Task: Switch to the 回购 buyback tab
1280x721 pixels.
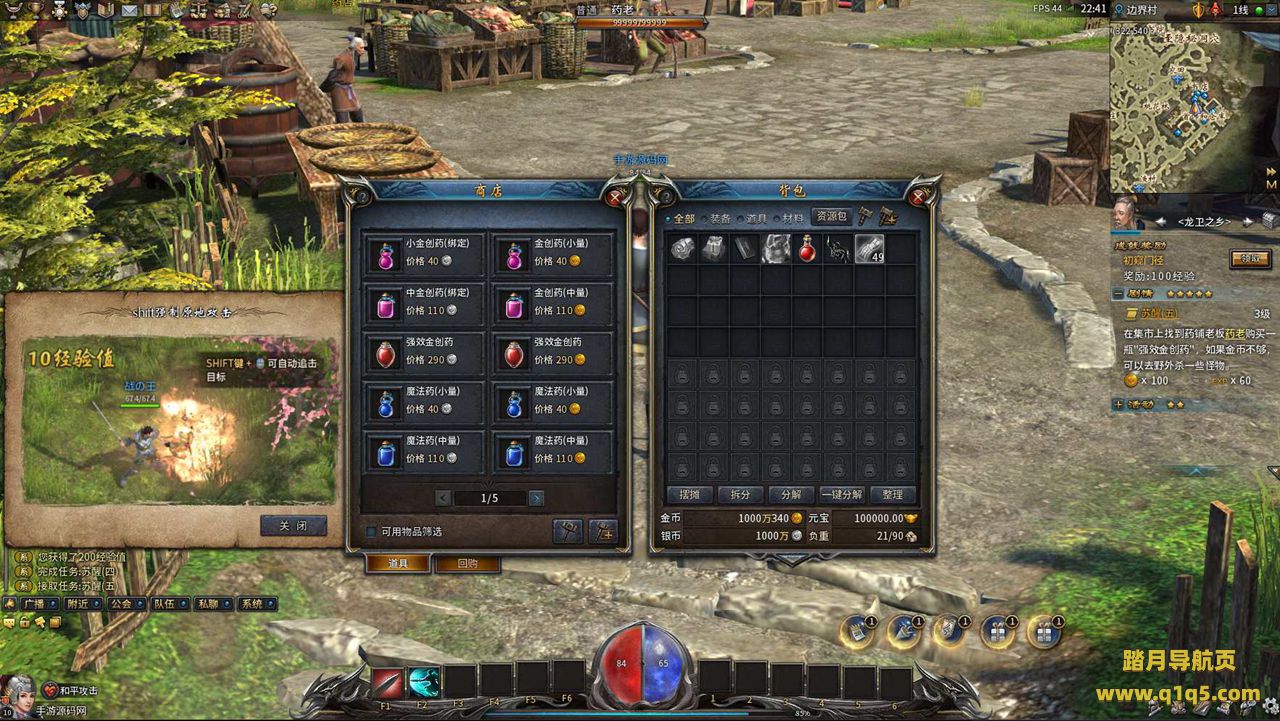Action: click(467, 564)
